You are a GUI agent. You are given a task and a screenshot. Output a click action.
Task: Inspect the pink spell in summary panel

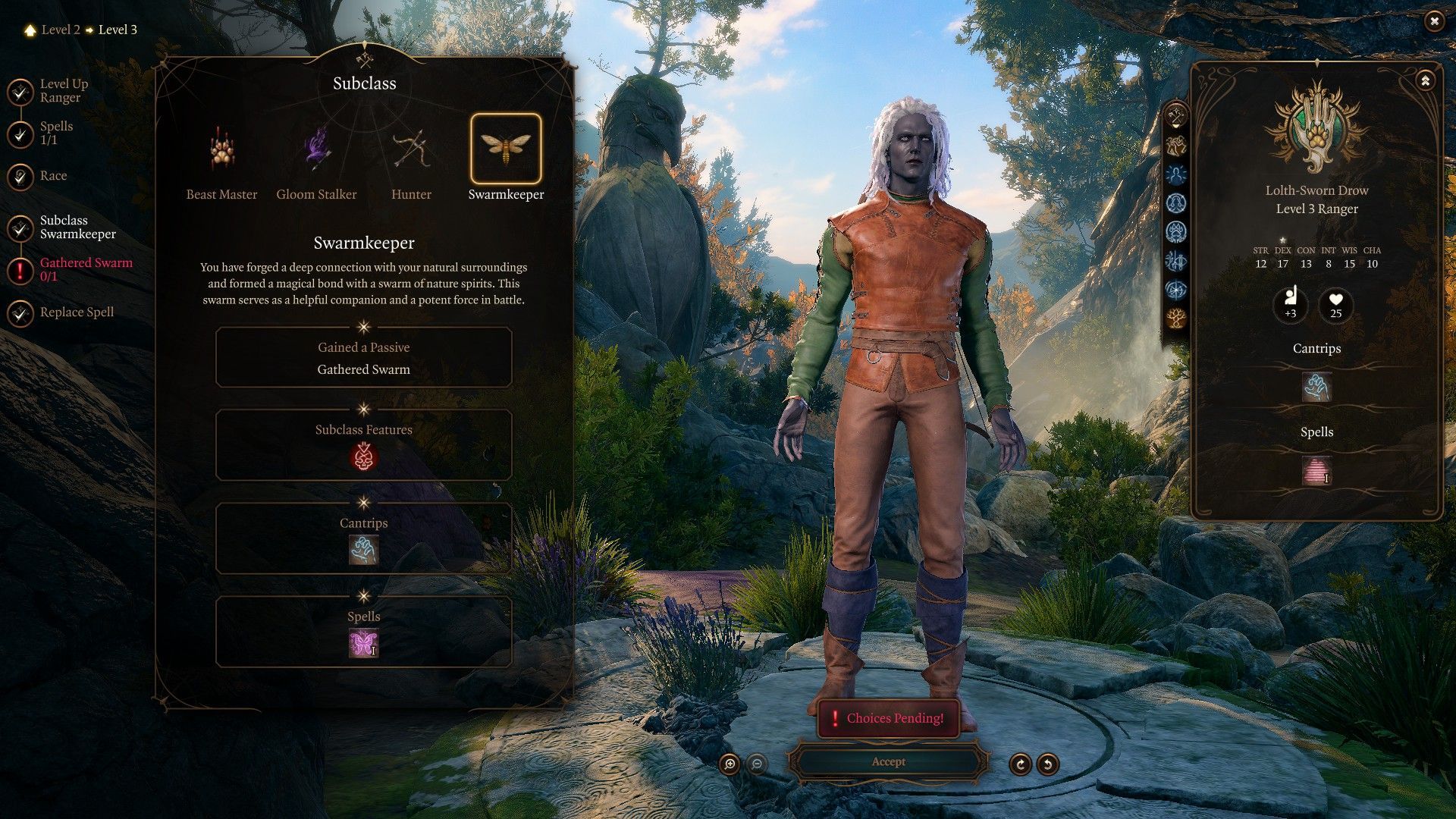coord(1316,470)
